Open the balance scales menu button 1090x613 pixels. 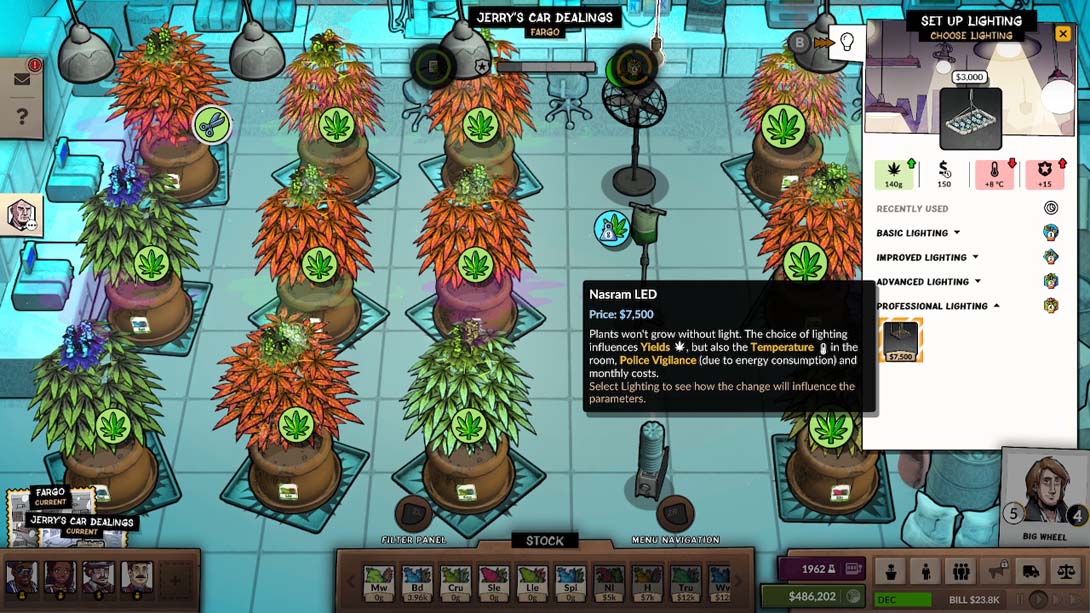(x=1066, y=571)
